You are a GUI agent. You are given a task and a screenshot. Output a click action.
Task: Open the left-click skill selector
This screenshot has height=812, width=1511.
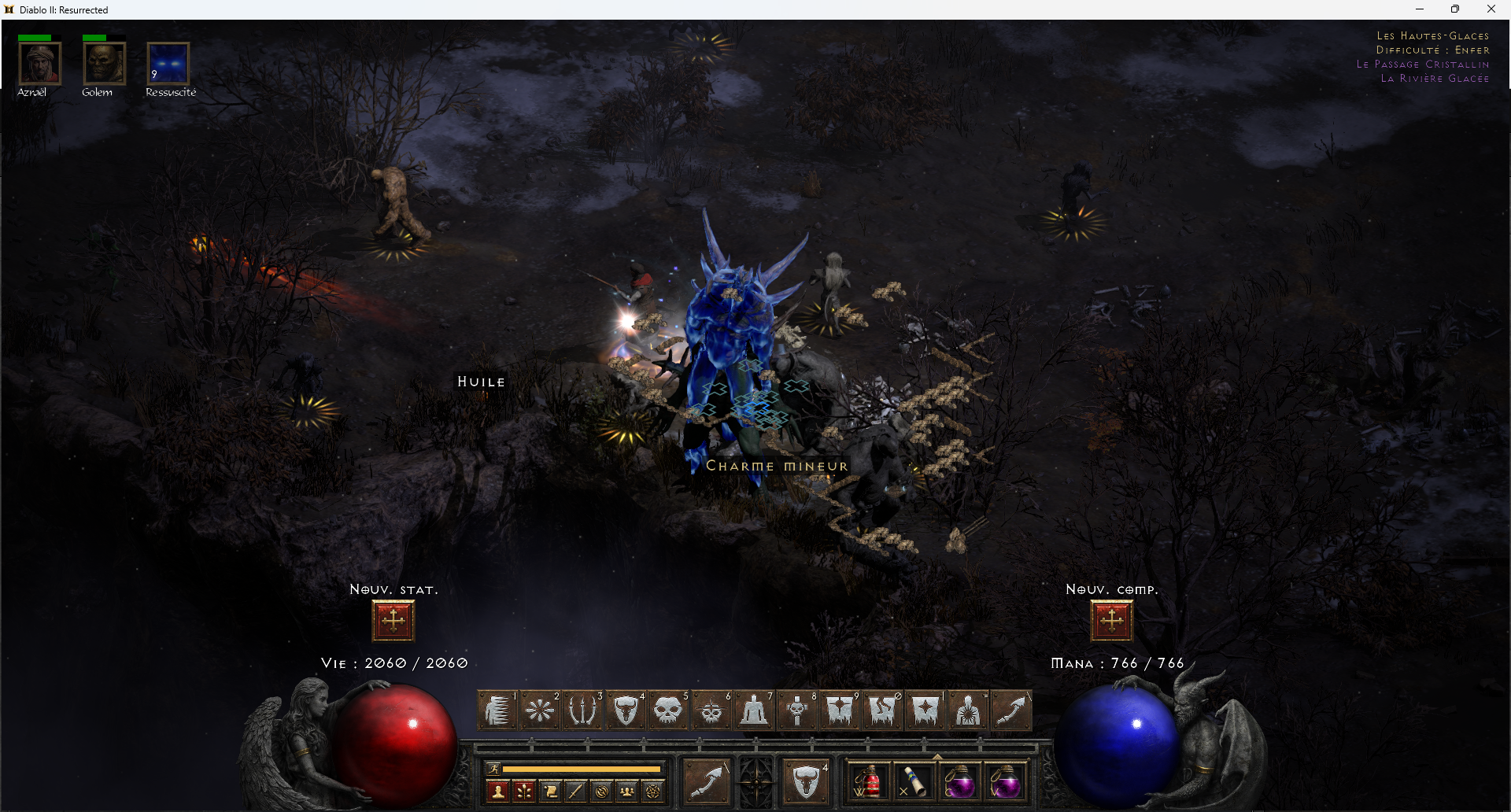(707, 783)
